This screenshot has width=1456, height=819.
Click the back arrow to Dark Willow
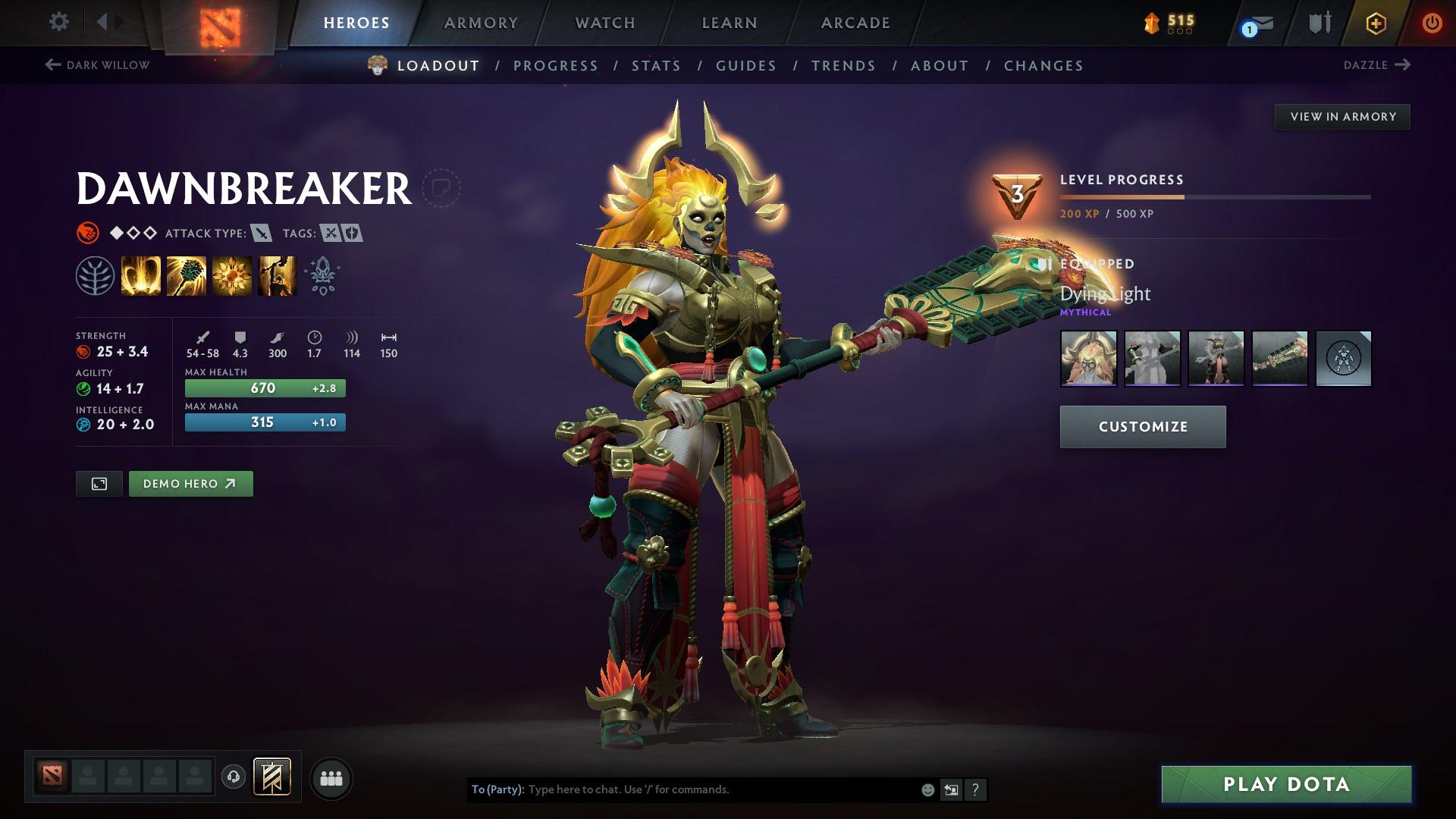click(52, 65)
